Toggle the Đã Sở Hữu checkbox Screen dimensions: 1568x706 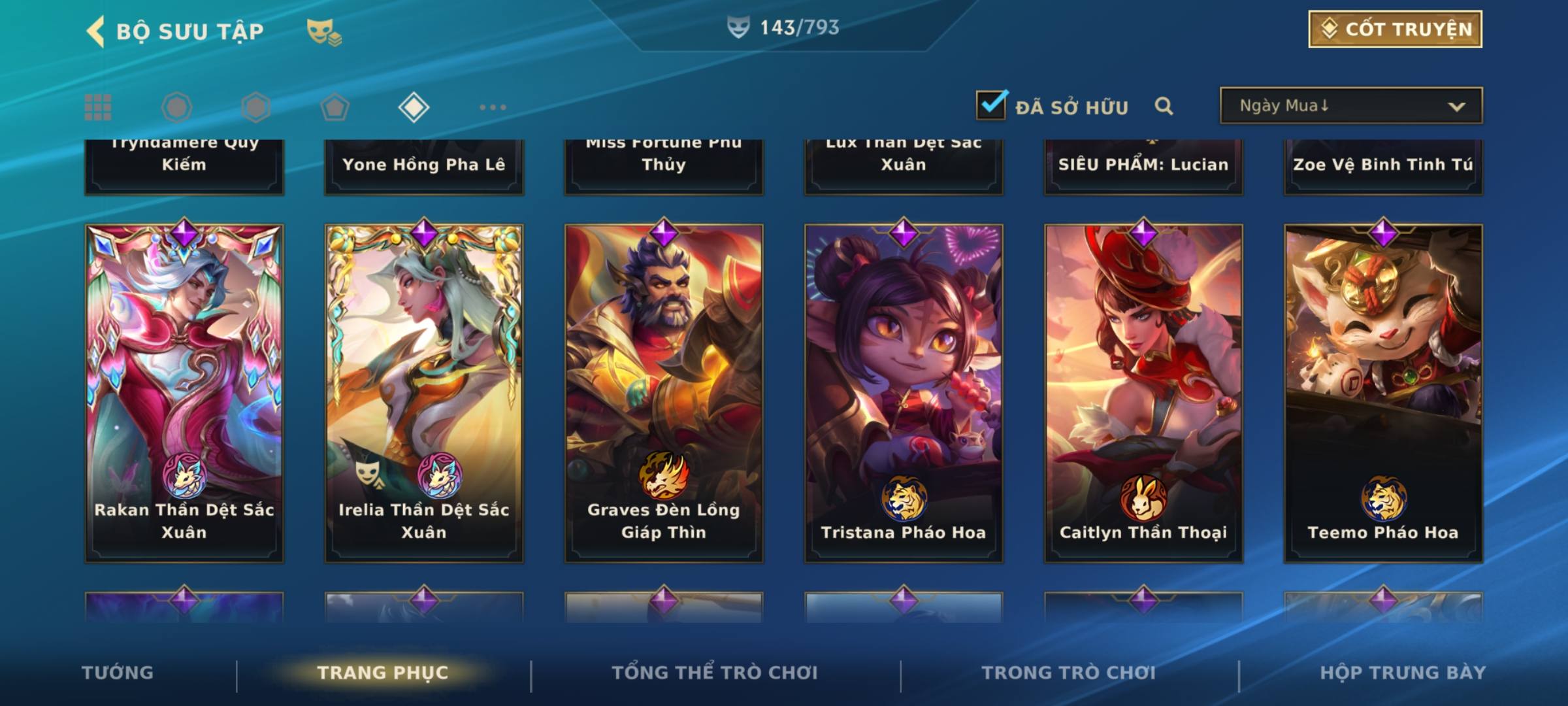point(991,105)
